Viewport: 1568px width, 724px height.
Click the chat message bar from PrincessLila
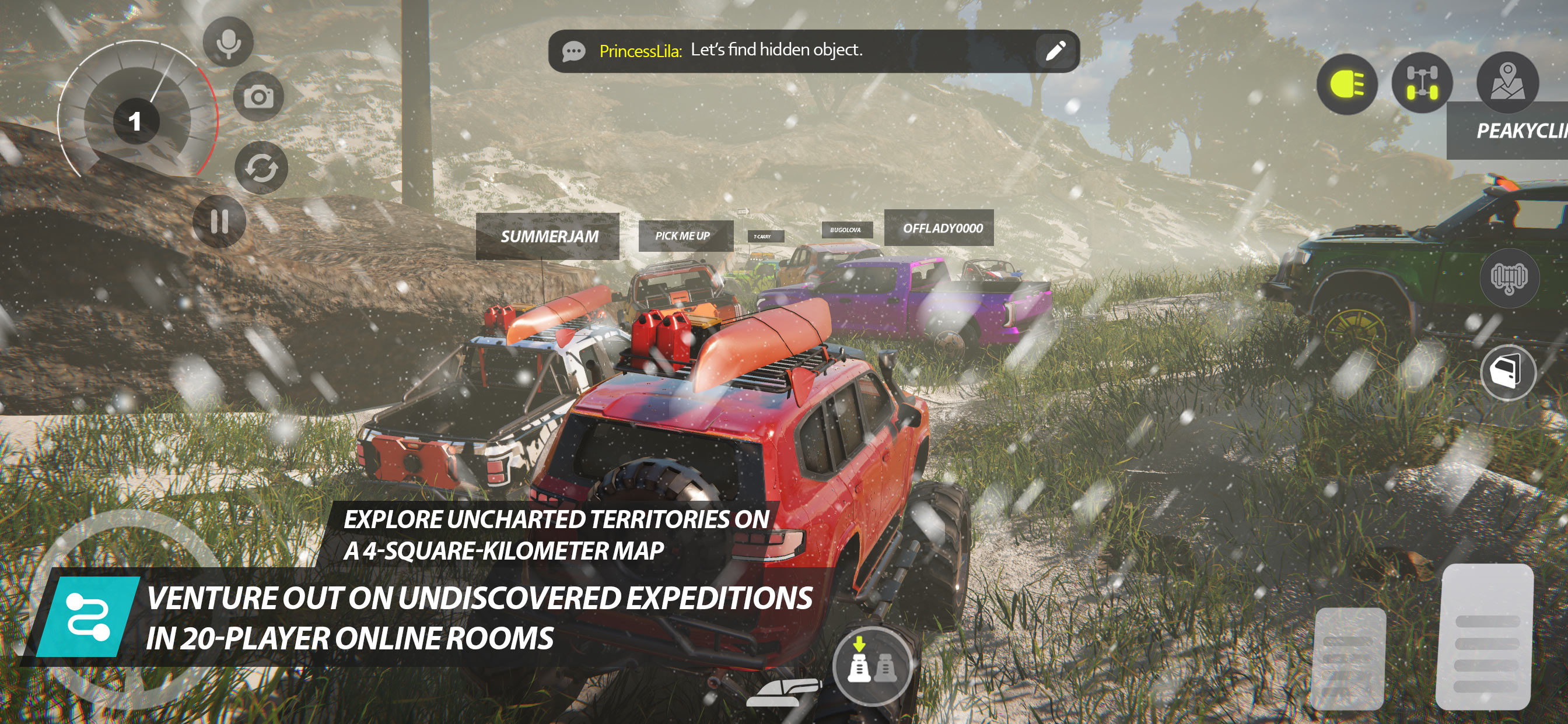coord(792,51)
